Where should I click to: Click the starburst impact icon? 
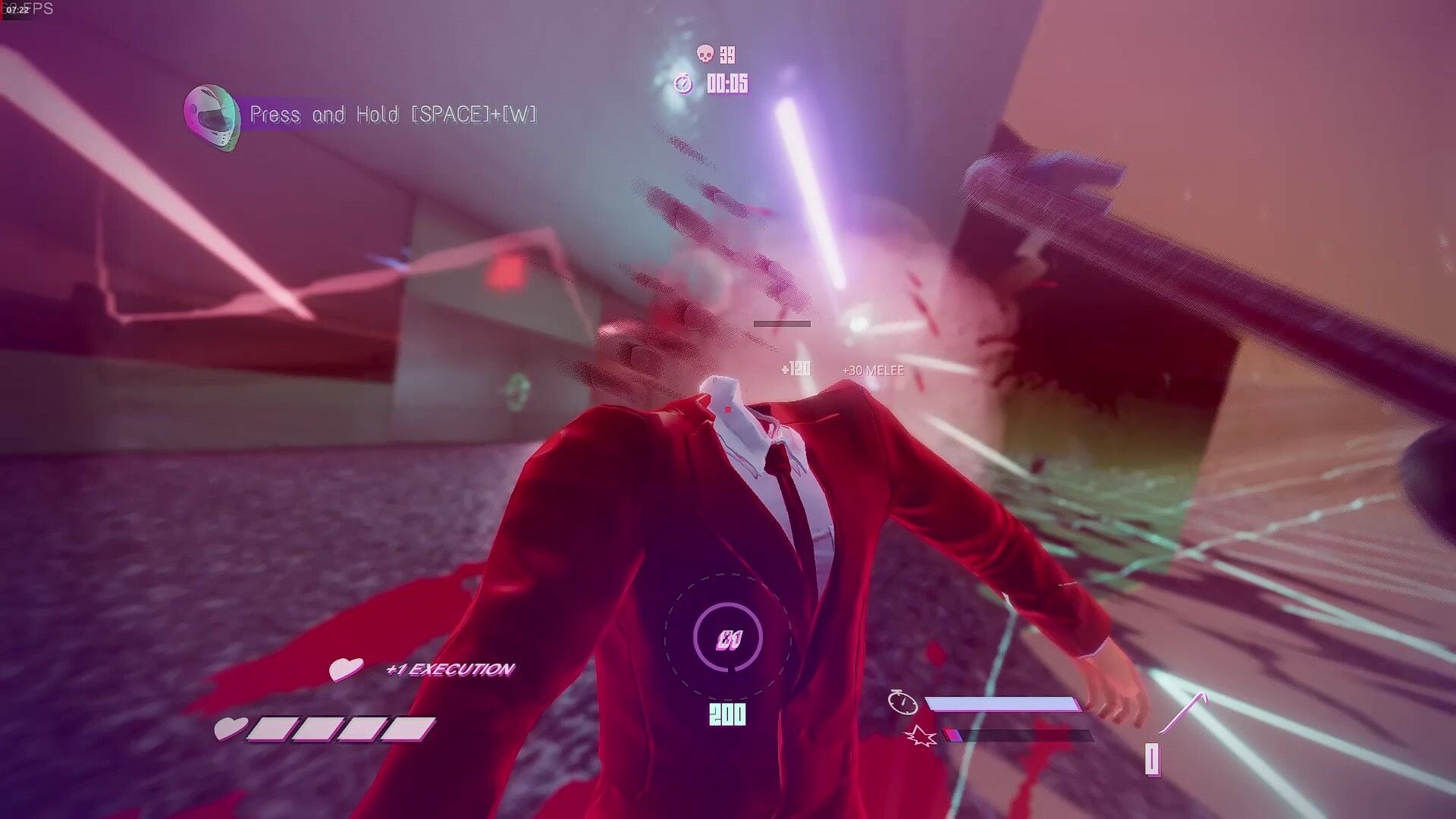(921, 736)
